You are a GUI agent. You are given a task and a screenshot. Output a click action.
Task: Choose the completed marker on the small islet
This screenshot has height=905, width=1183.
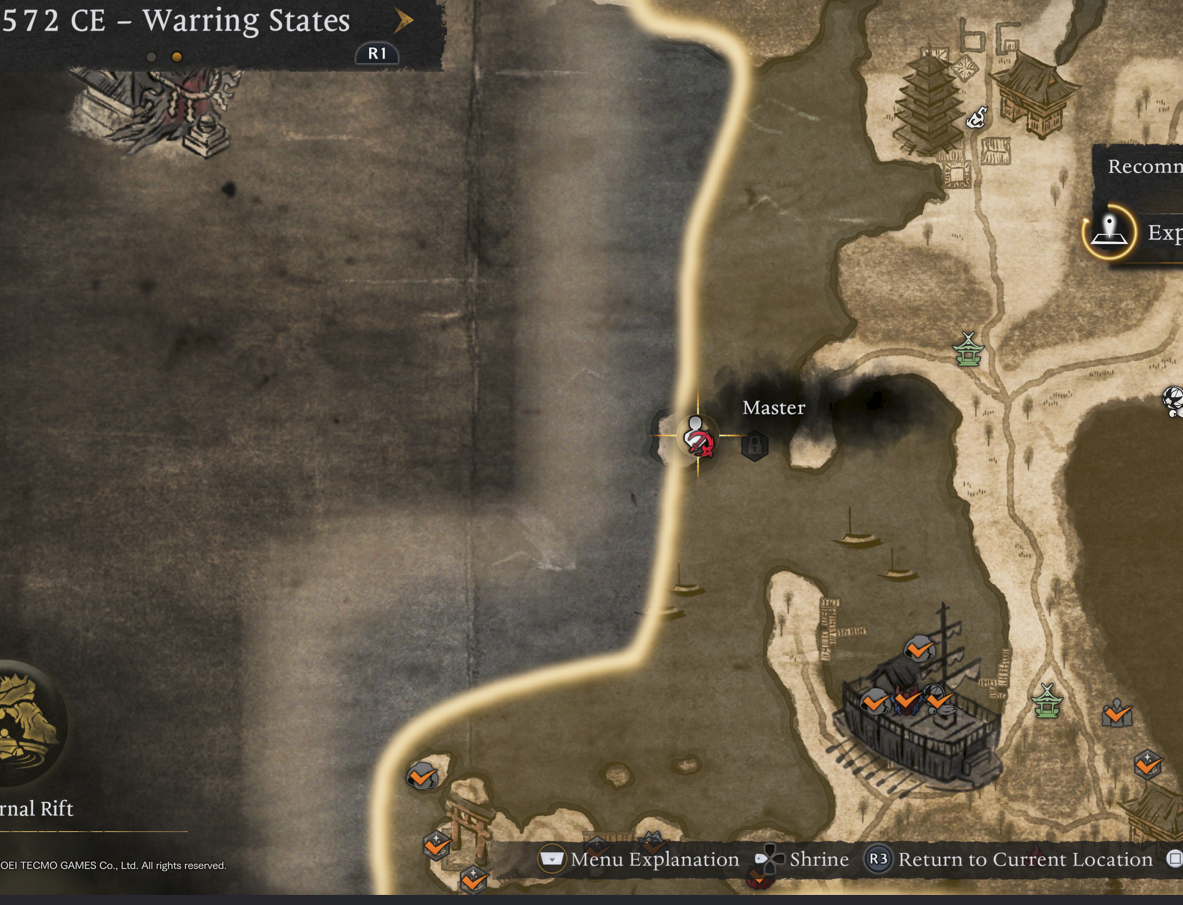[x=421, y=775]
